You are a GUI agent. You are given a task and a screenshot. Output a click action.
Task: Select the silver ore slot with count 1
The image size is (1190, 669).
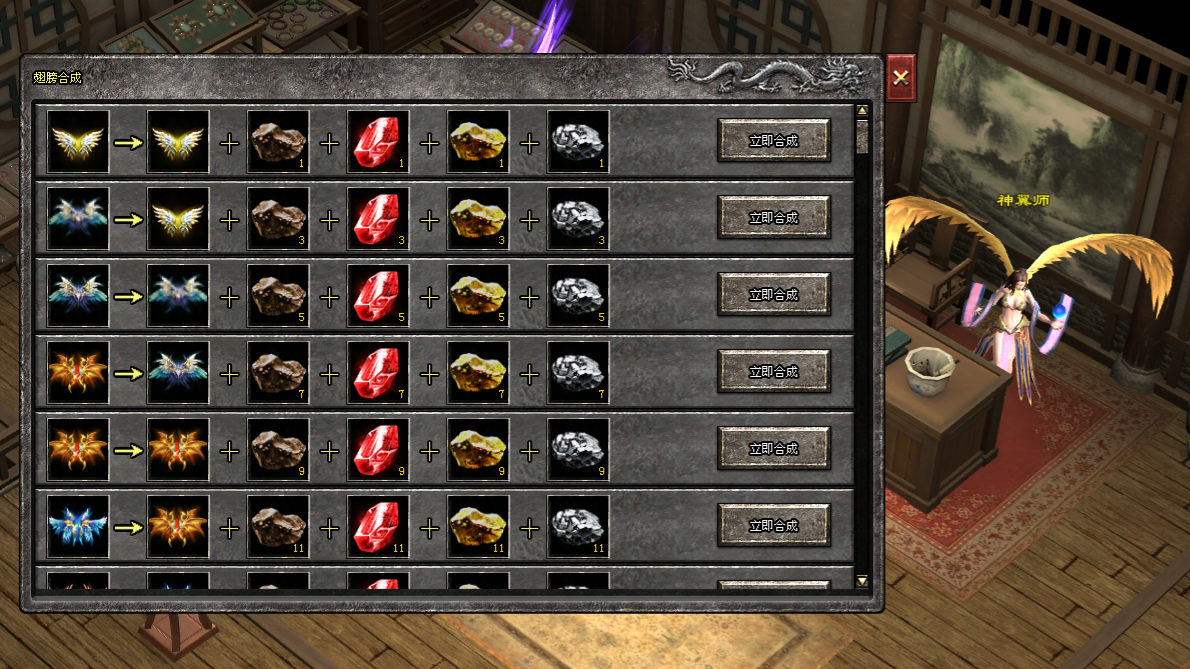tap(578, 142)
